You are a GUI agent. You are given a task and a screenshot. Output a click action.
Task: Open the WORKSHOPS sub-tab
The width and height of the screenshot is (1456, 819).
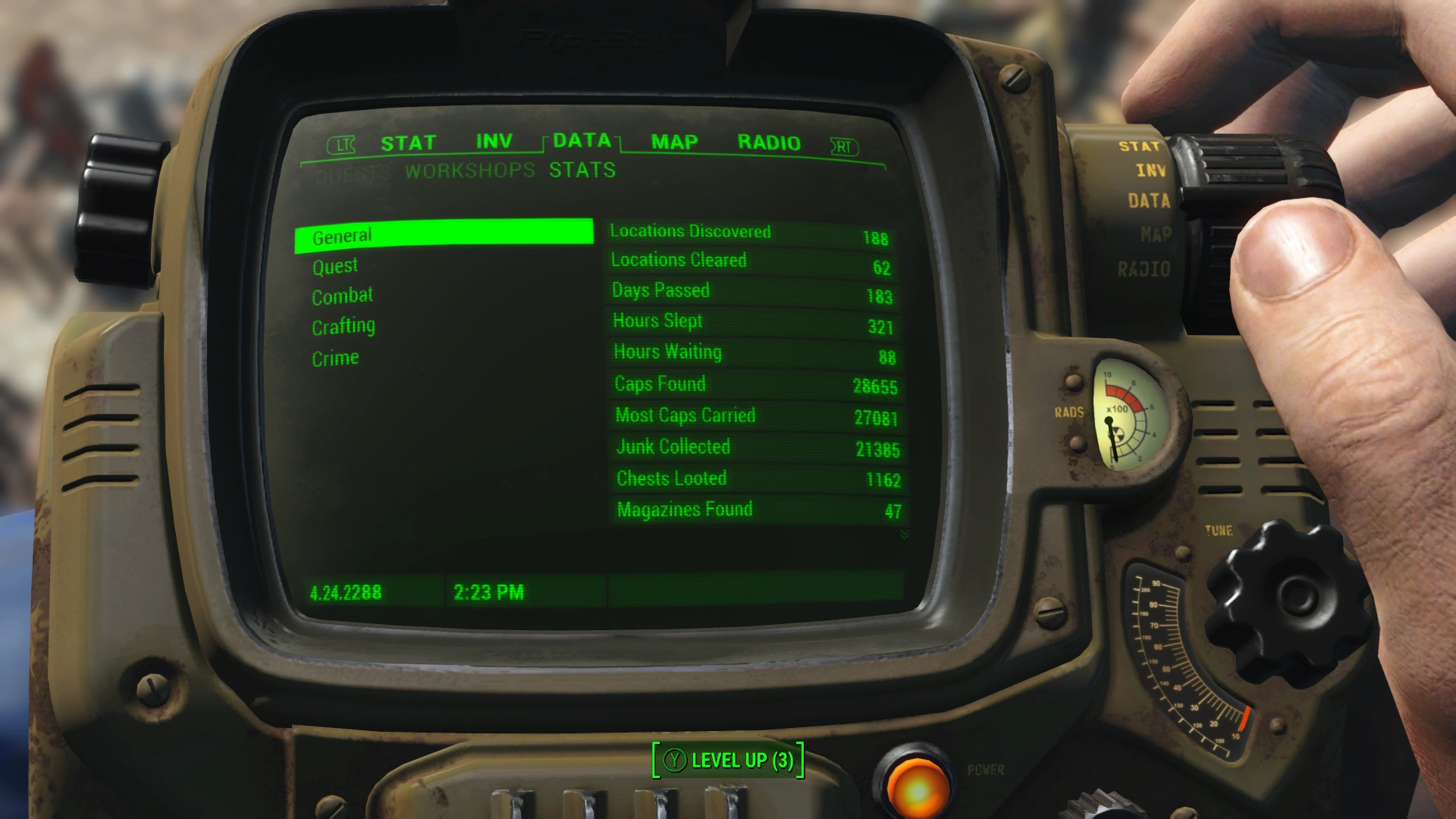[x=468, y=171]
